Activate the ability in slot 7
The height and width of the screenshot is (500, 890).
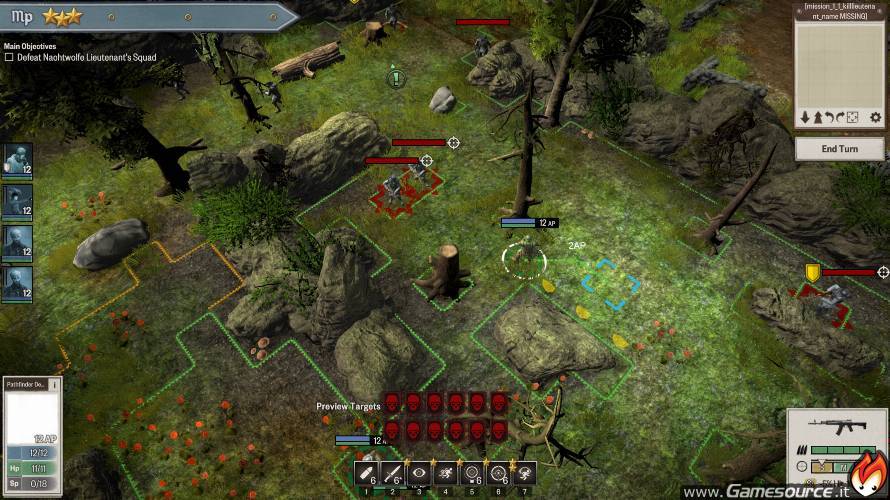point(523,473)
